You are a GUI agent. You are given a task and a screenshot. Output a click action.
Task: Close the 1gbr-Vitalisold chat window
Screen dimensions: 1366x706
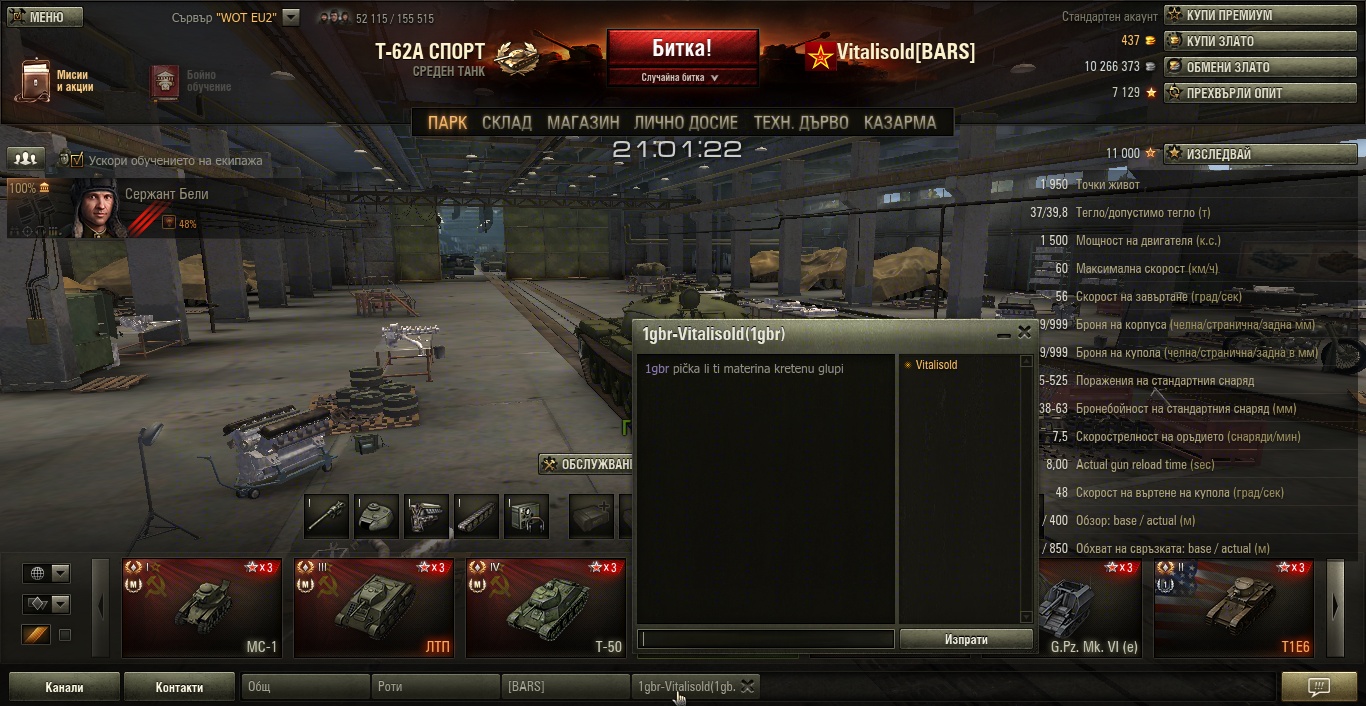coord(1024,333)
